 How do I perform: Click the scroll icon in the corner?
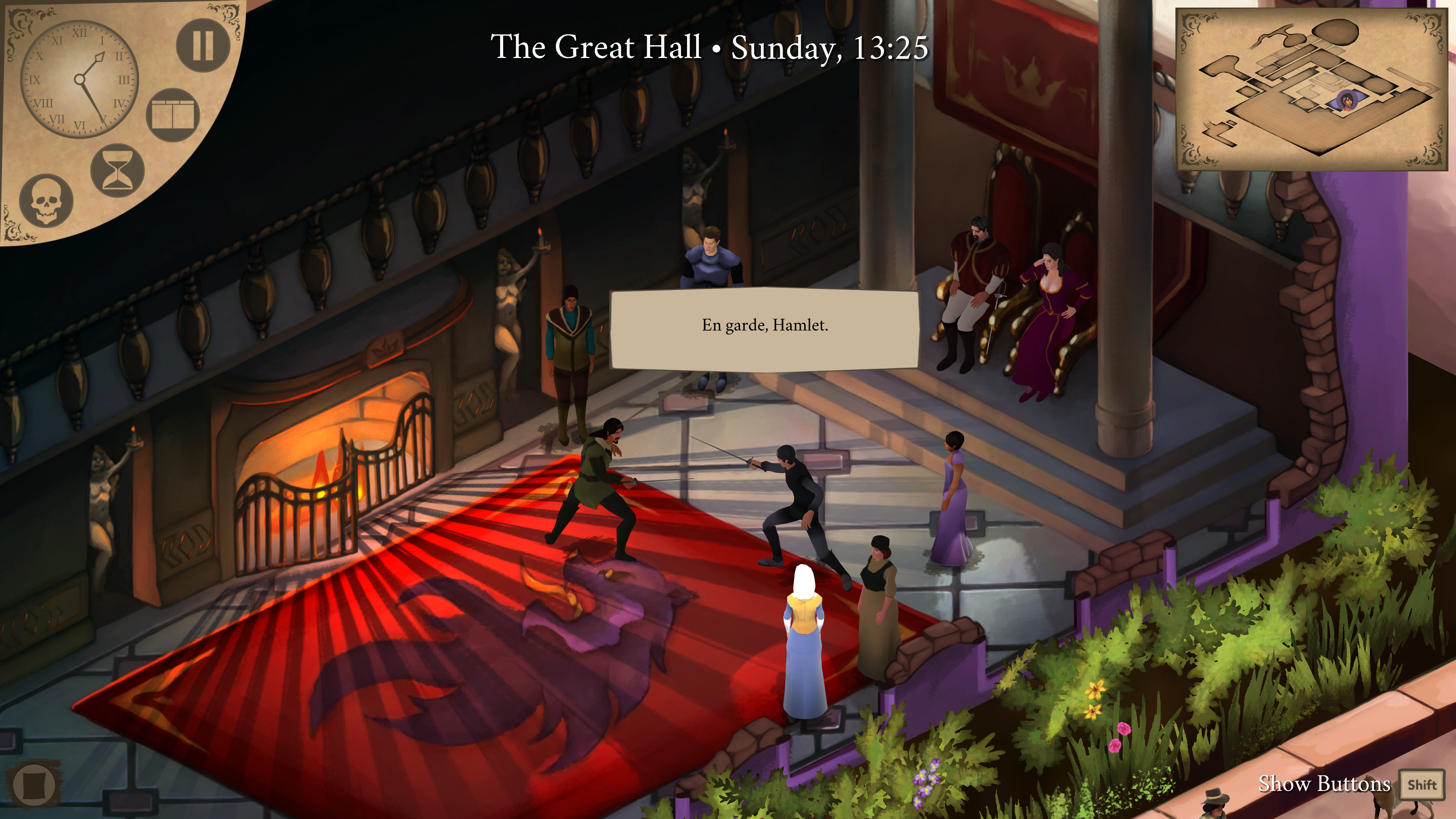[34, 784]
